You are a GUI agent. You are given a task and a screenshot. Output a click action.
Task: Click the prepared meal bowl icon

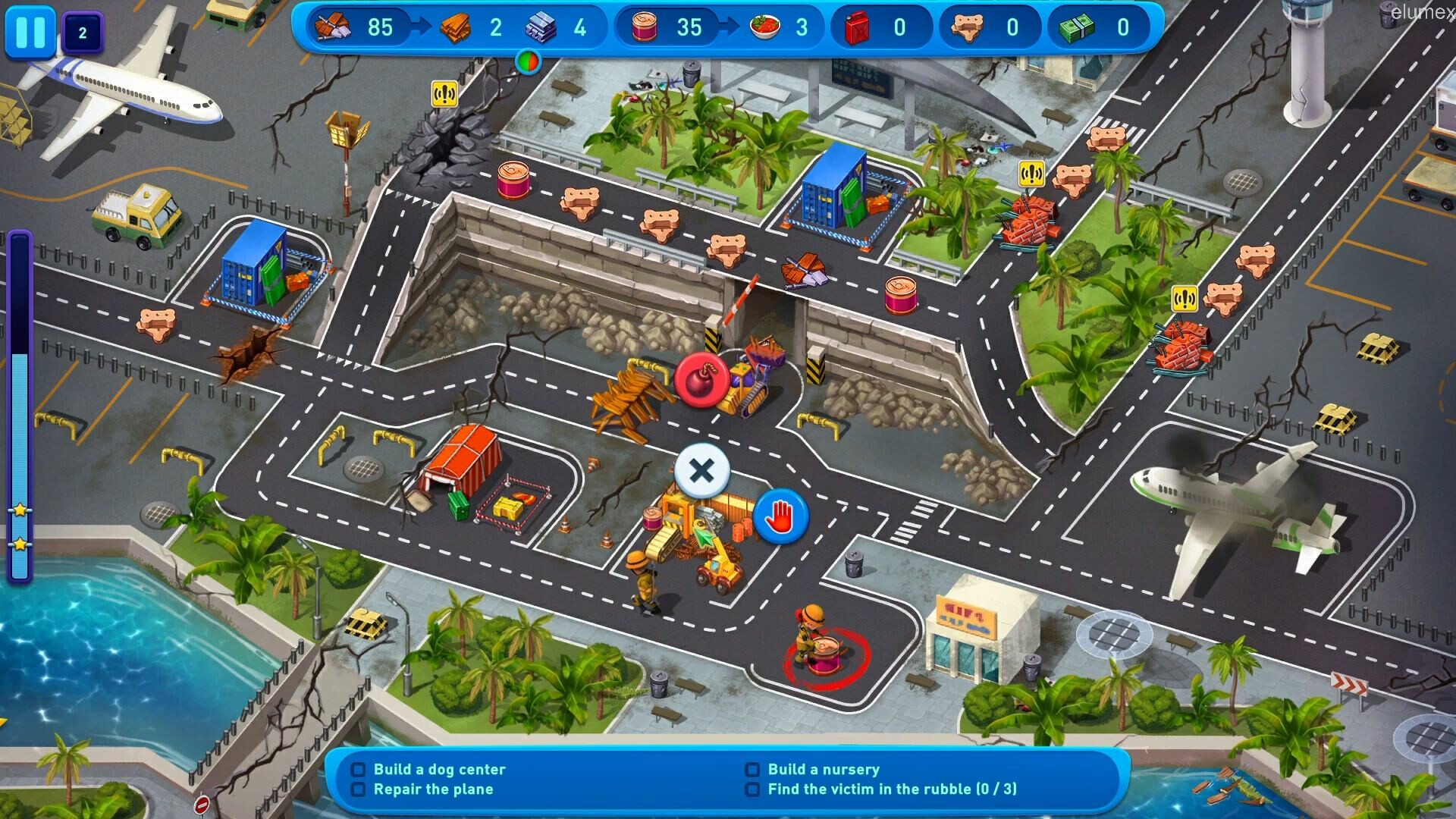[766, 27]
